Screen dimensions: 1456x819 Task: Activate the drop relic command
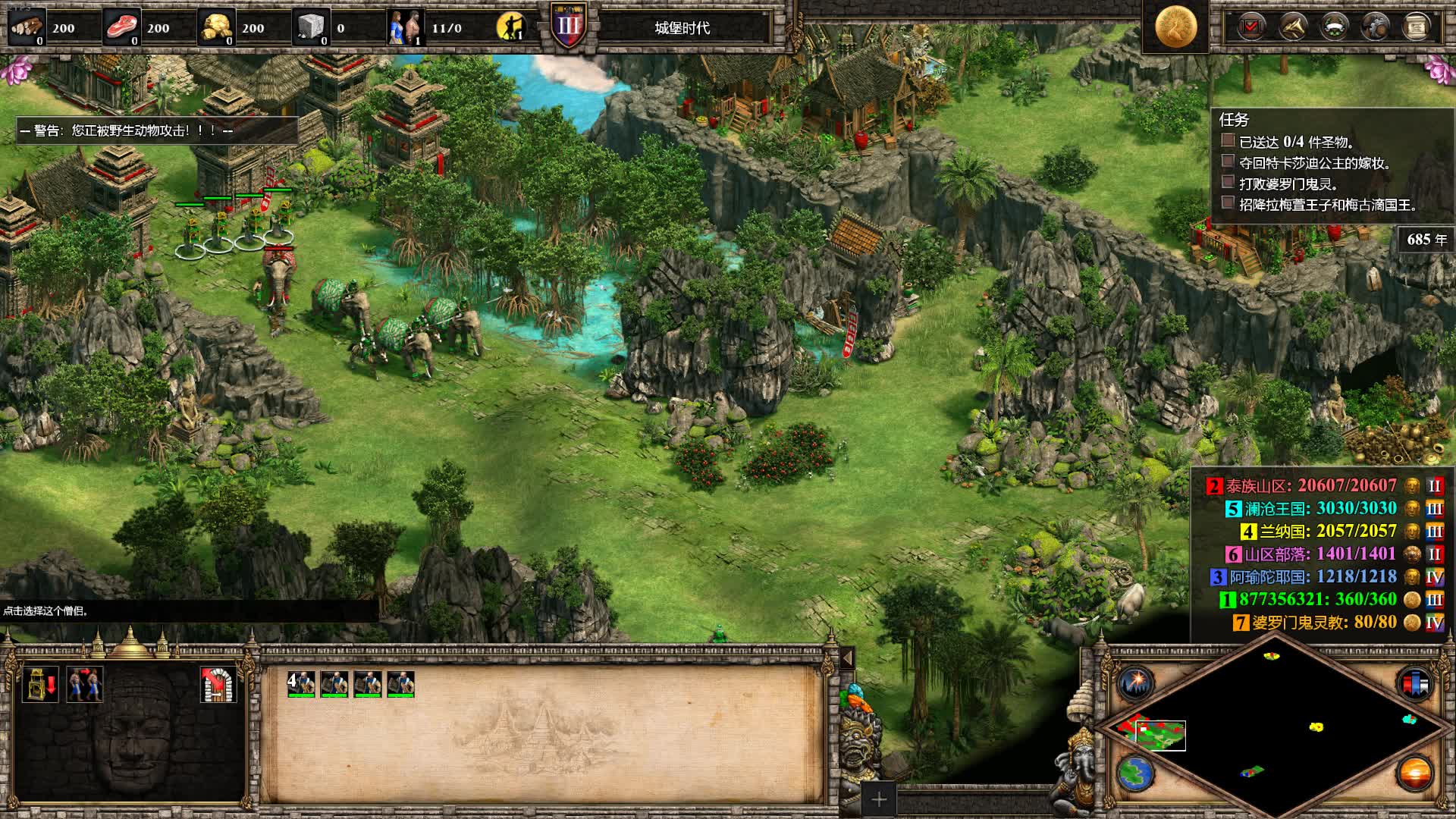point(40,684)
